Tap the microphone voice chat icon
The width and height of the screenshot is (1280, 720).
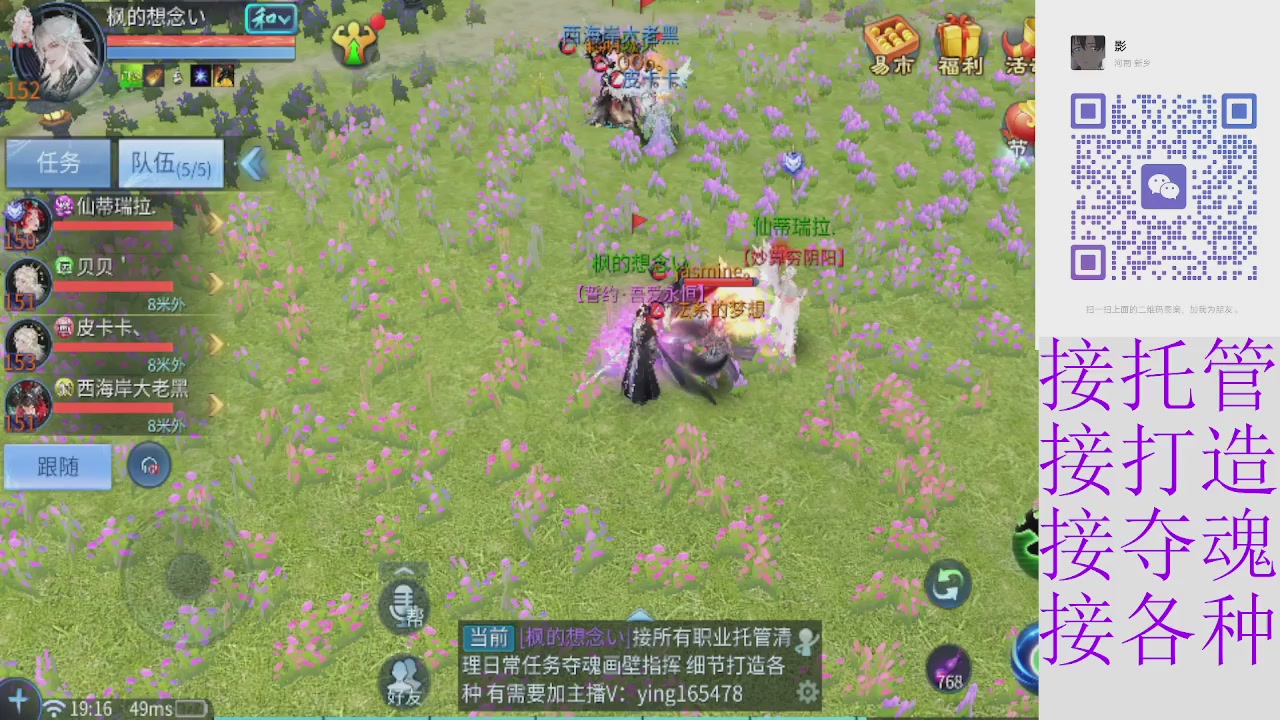pyautogui.click(x=404, y=604)
